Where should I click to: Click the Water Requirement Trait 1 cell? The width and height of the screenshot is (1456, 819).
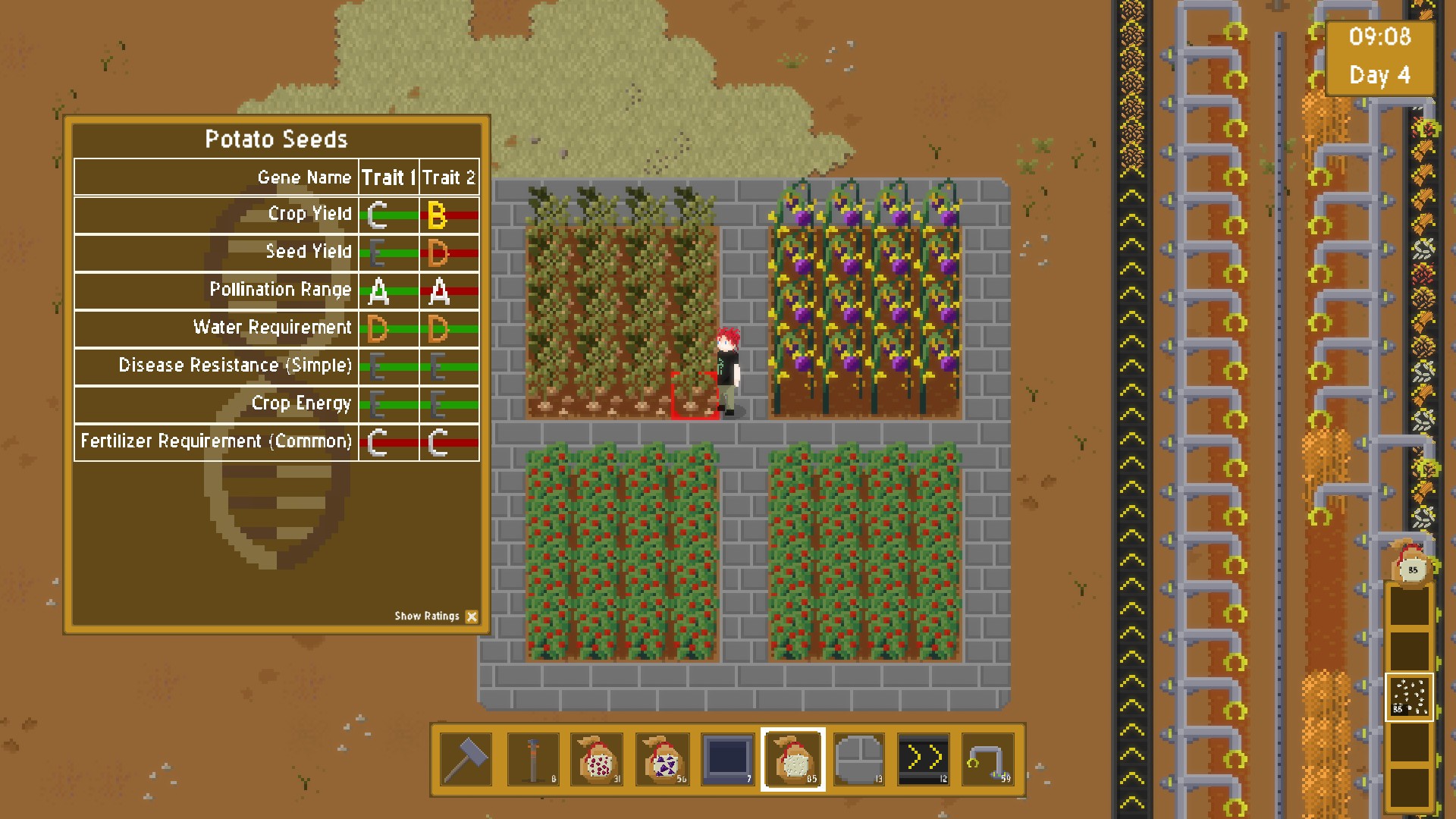(x=389, y=329)
